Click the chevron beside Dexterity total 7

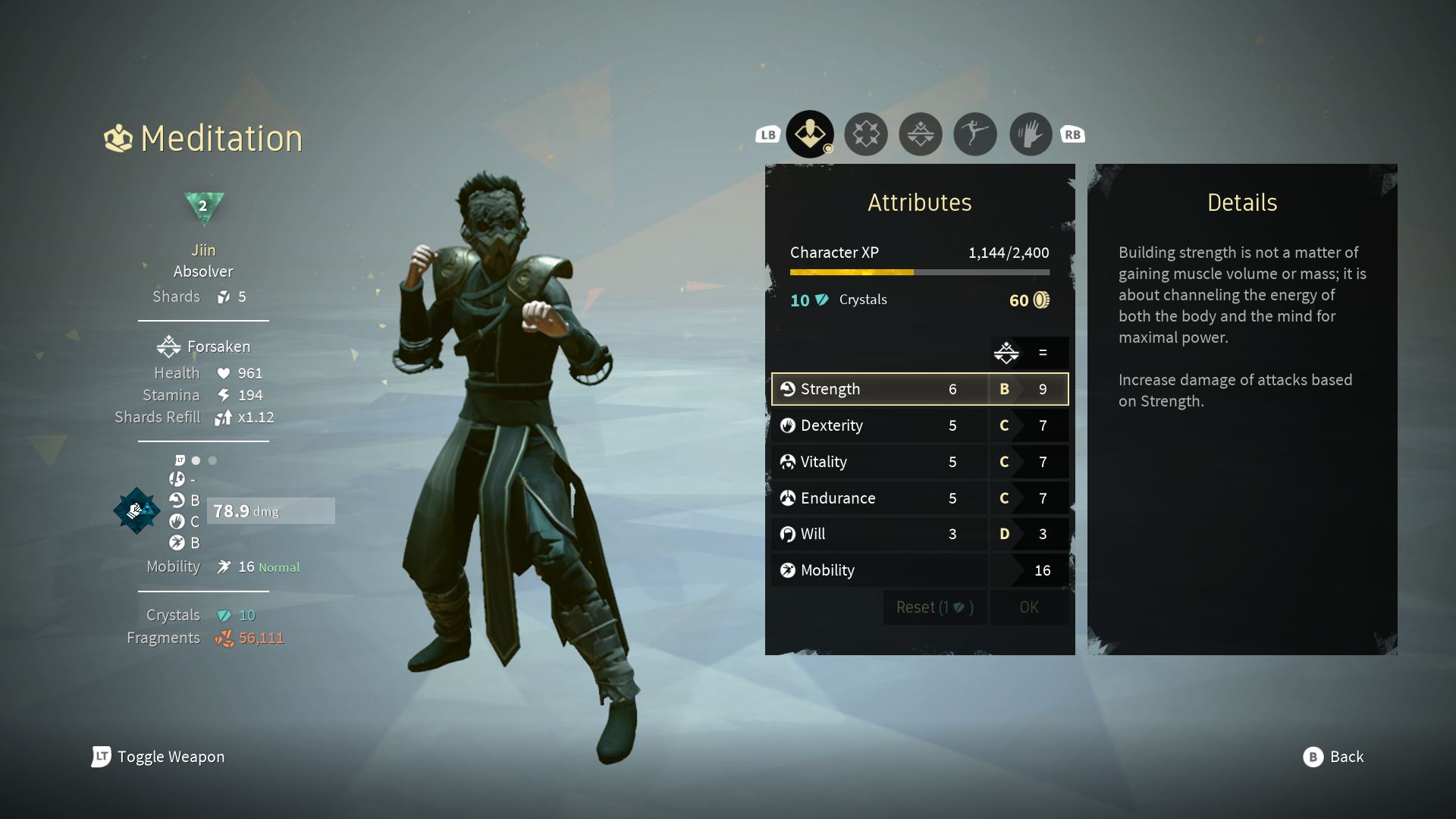click(1020, 425)
